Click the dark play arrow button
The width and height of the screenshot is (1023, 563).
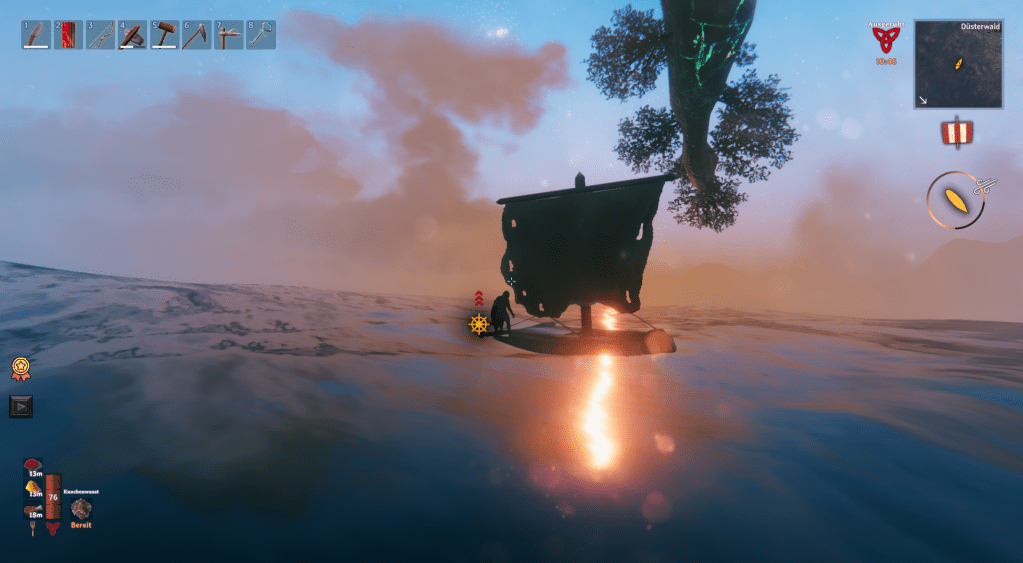tap(20, 406)
